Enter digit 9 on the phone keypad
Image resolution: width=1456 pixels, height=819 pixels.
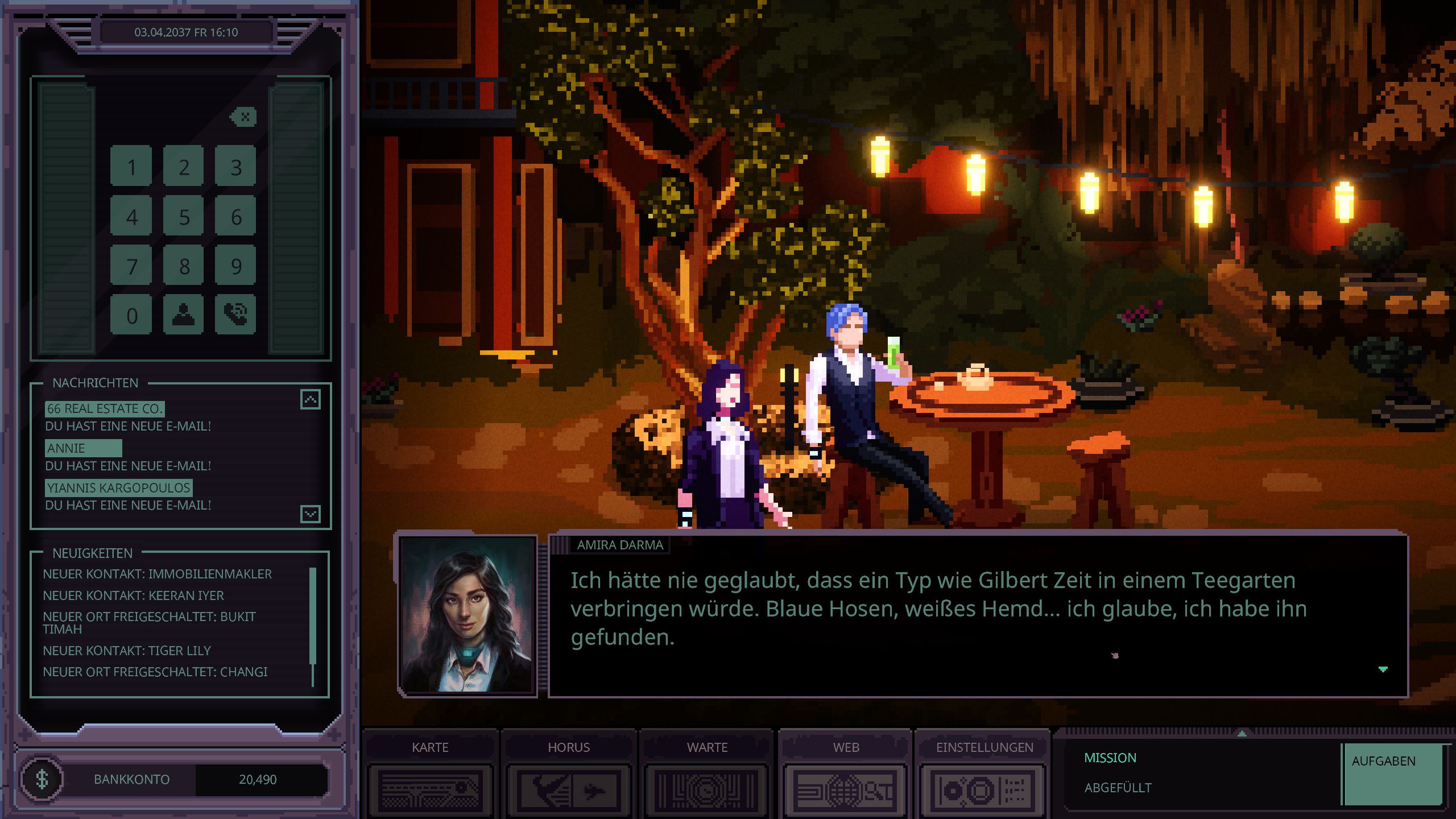(235, 266)
